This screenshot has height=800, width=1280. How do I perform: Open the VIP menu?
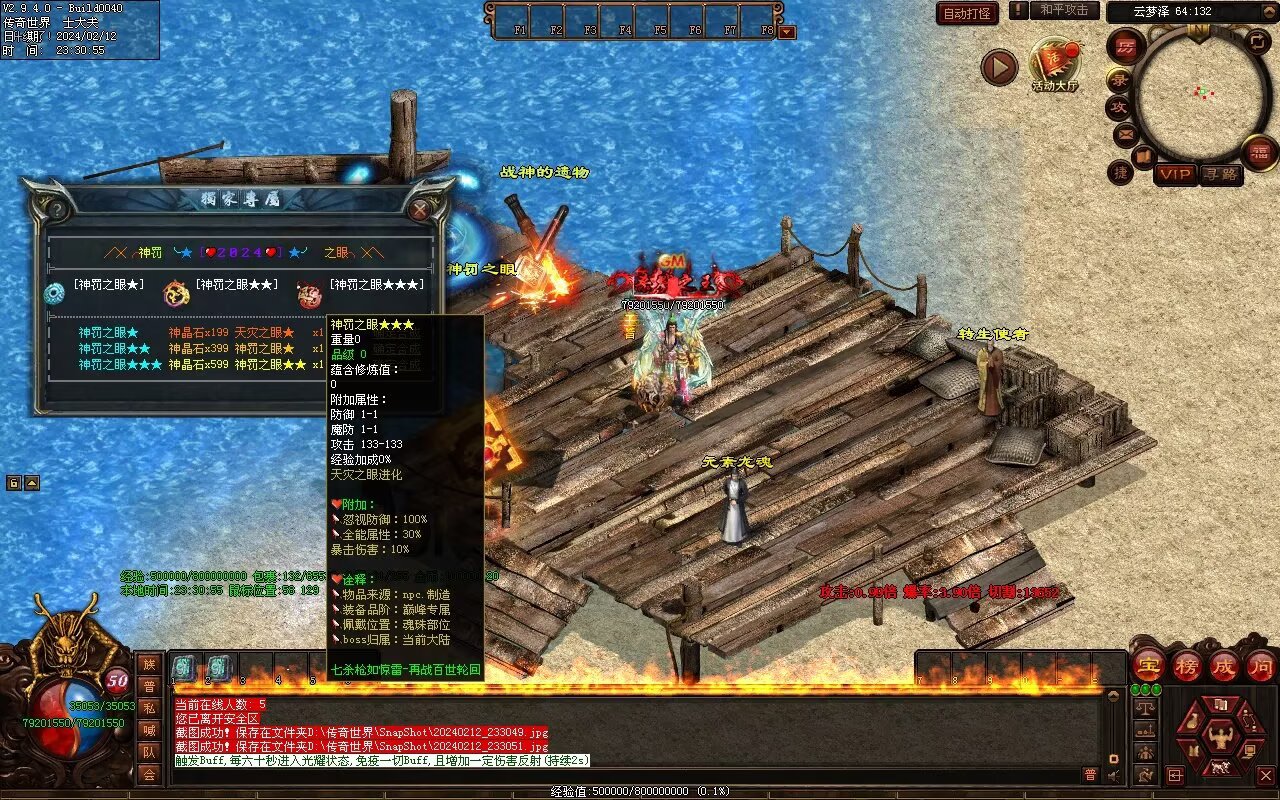[x=1175, y=174]
